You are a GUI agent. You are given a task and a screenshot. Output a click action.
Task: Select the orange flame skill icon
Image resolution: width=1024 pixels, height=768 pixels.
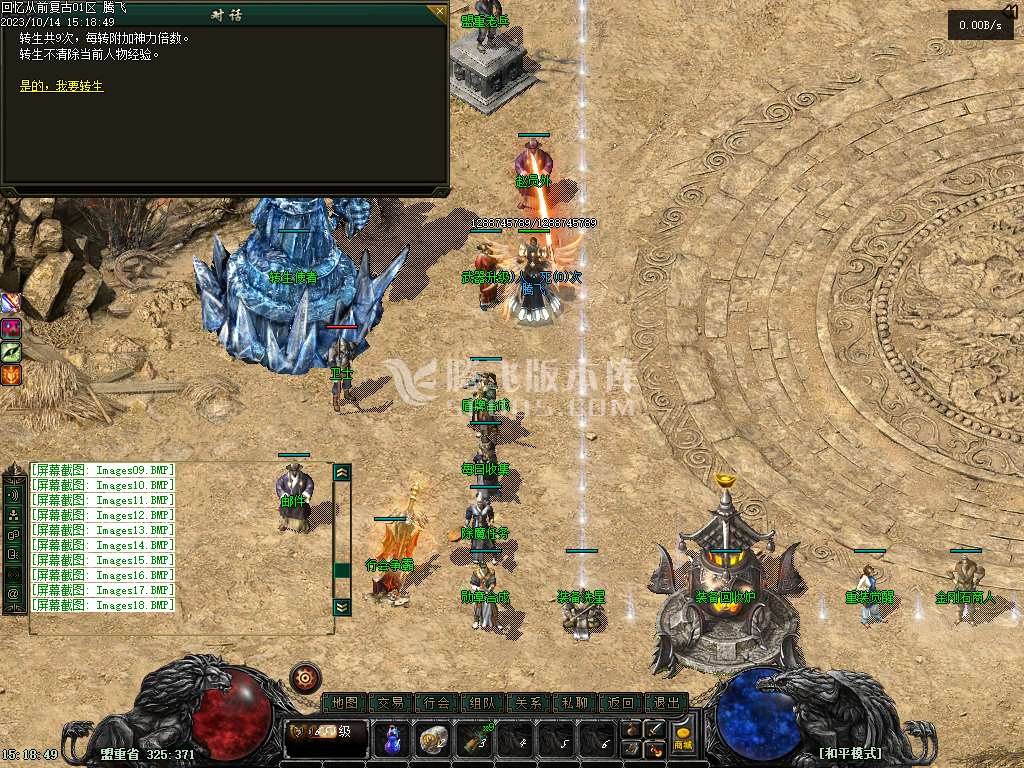click(x=11, y=375)
